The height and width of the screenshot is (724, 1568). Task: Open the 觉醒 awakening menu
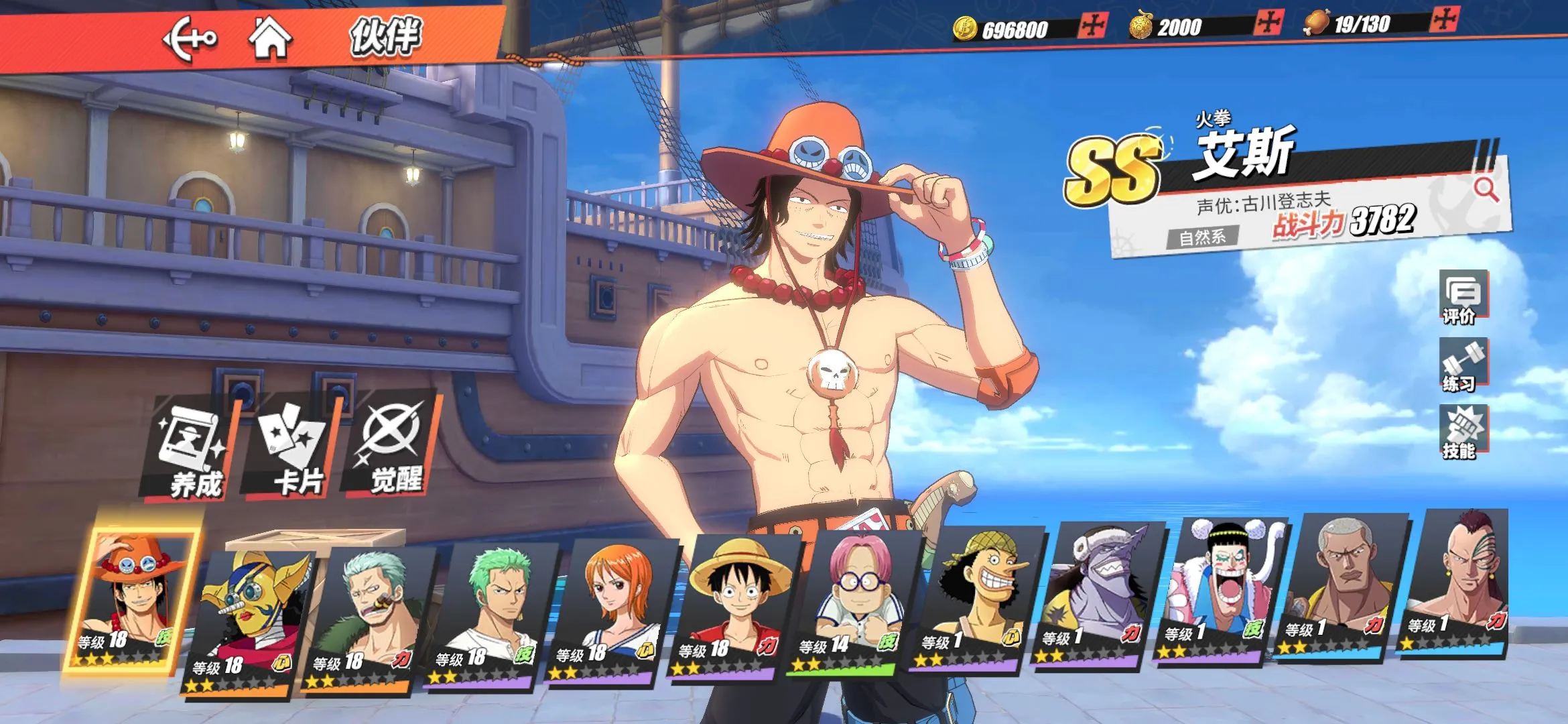coord(394,446)
